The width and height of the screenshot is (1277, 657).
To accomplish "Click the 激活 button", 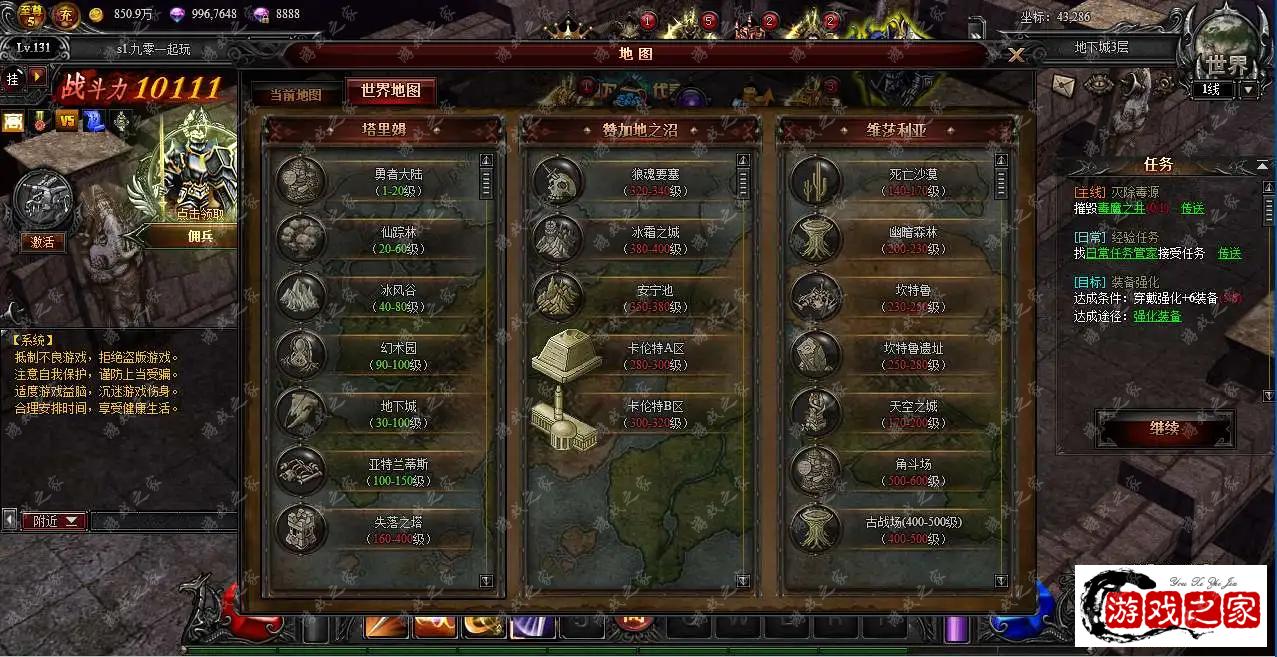I will [41, 242].
